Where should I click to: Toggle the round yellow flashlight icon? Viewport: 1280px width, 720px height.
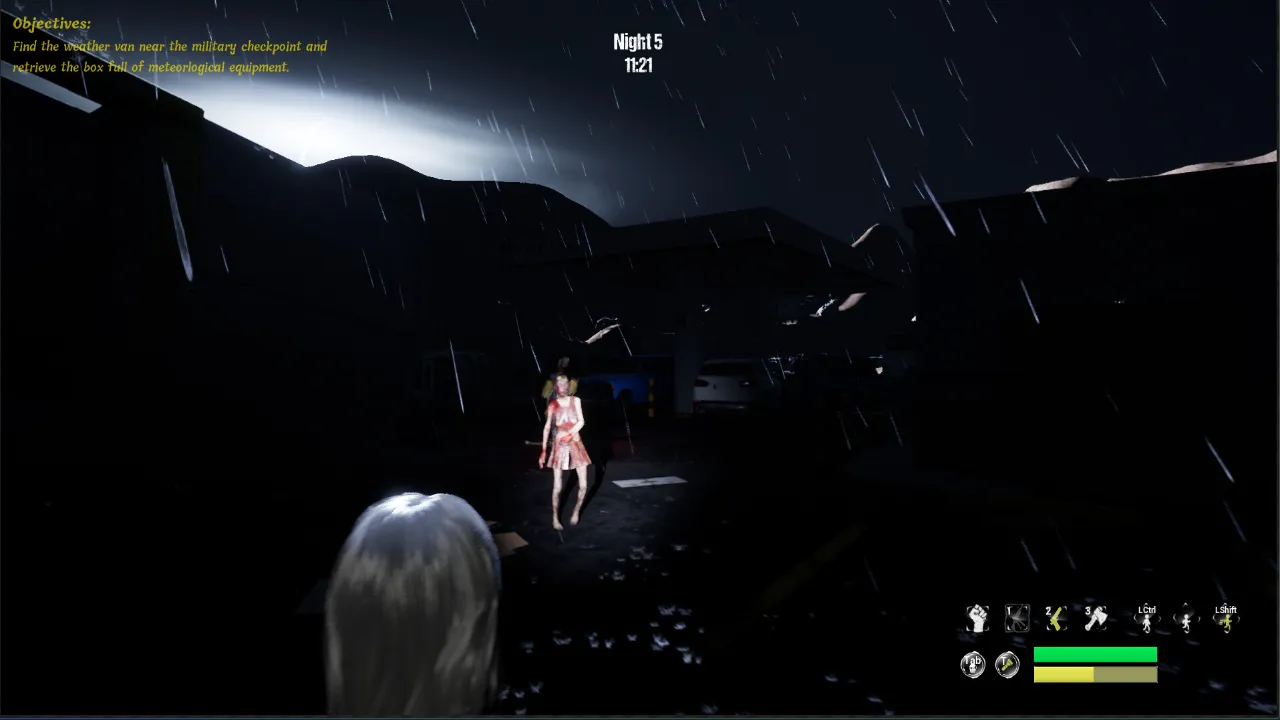pyautogui.click(x=1007, y=665)
